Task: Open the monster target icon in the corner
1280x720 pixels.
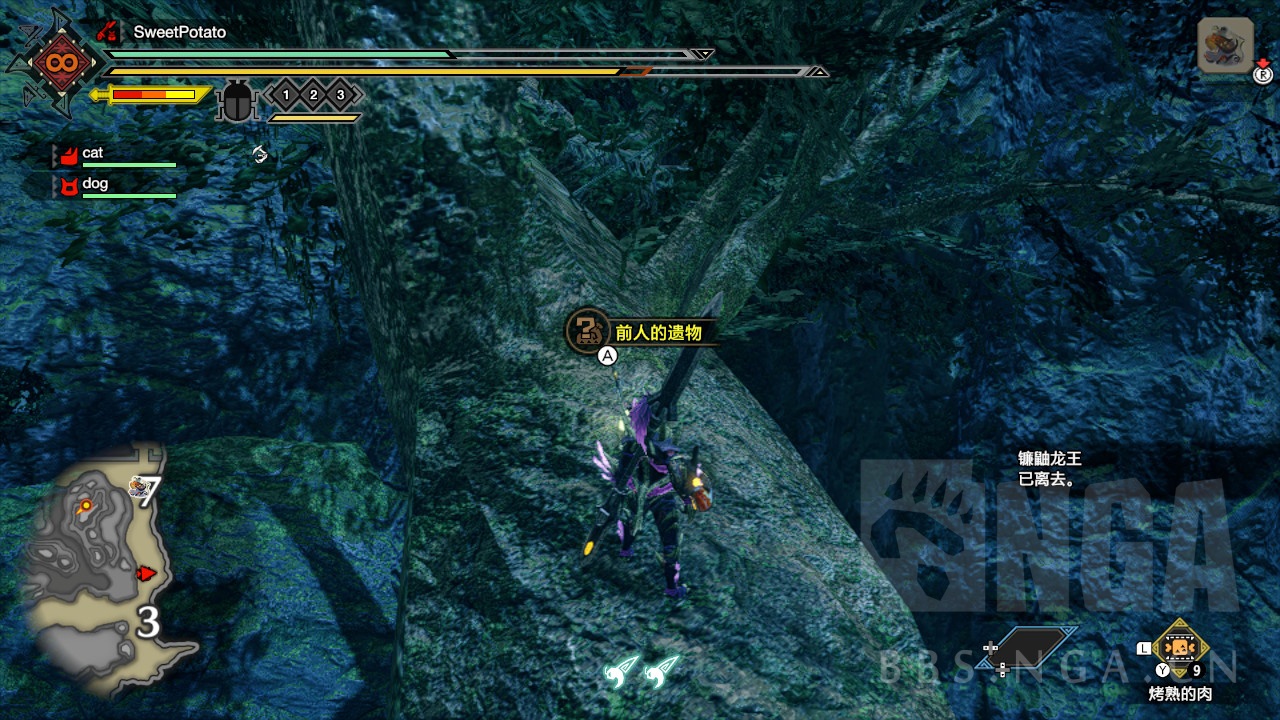Action: coord(1225,46)
